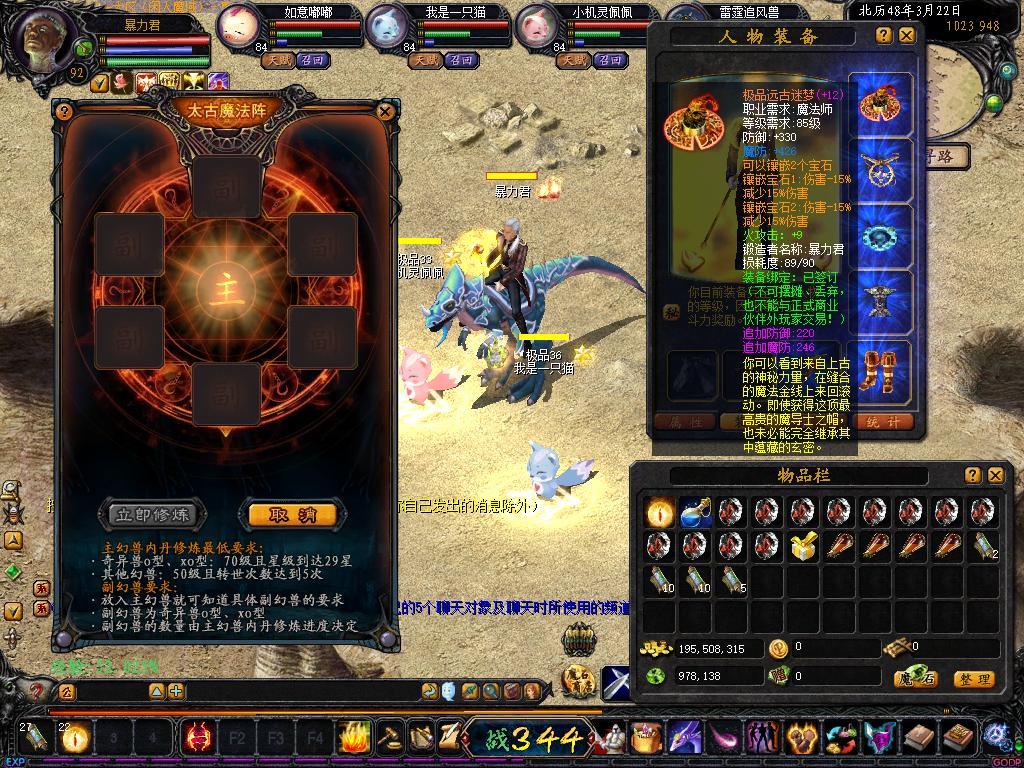This screenshot has width=1024, height=768.
Task: Click the 统计 tab in equipment panel
Action: [x=885, y=422]
